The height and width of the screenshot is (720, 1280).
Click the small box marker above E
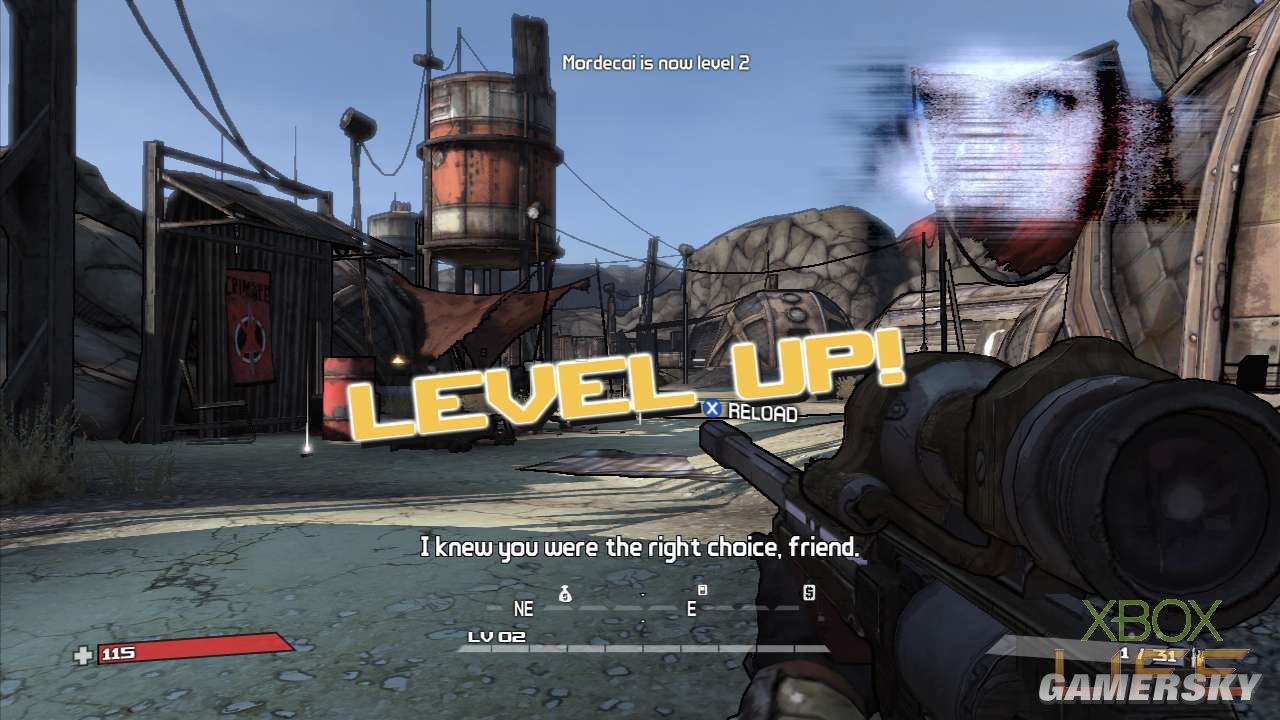point(702,590)
